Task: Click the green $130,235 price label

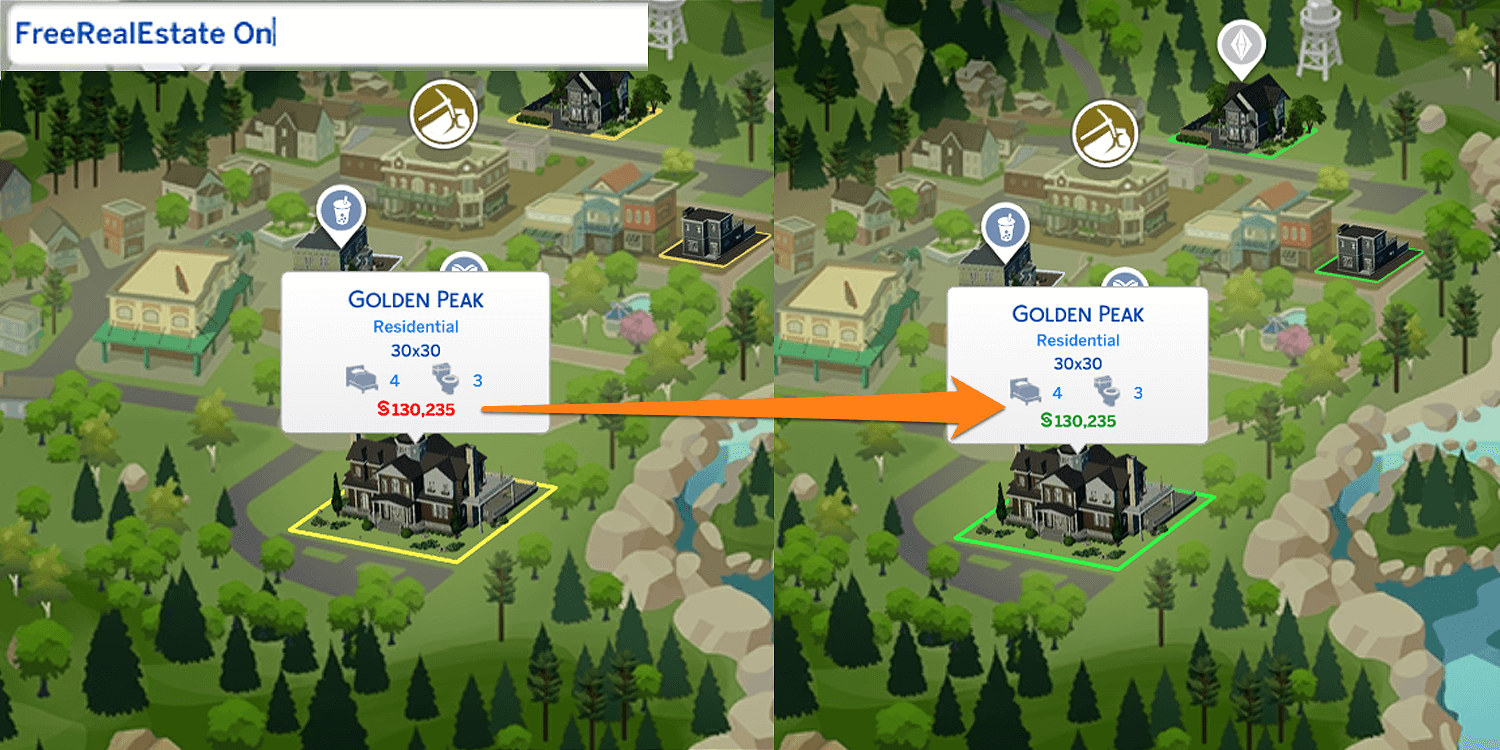Action: 1078,421
